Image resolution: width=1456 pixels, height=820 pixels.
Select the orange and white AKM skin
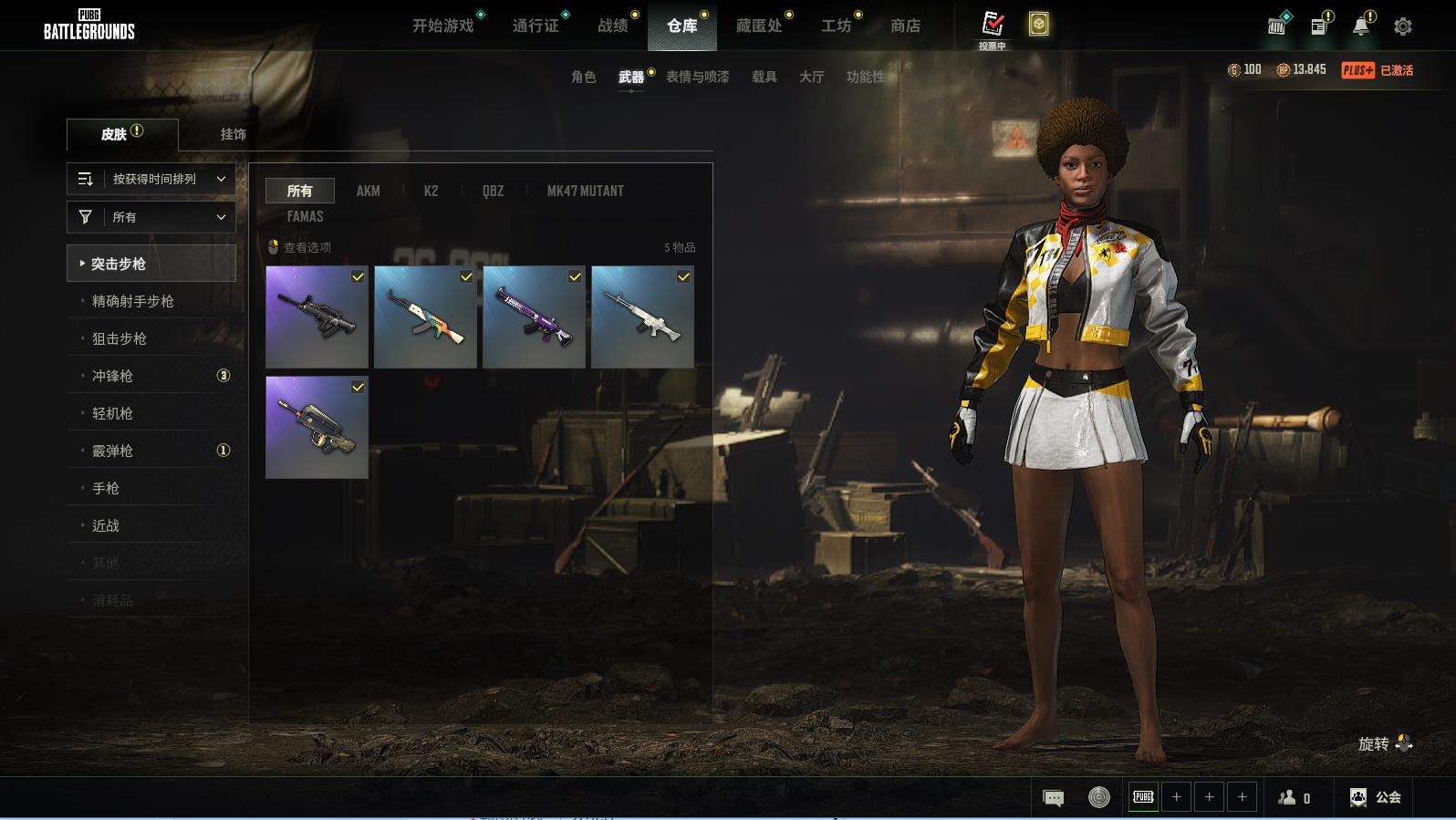tap(425, 317)
